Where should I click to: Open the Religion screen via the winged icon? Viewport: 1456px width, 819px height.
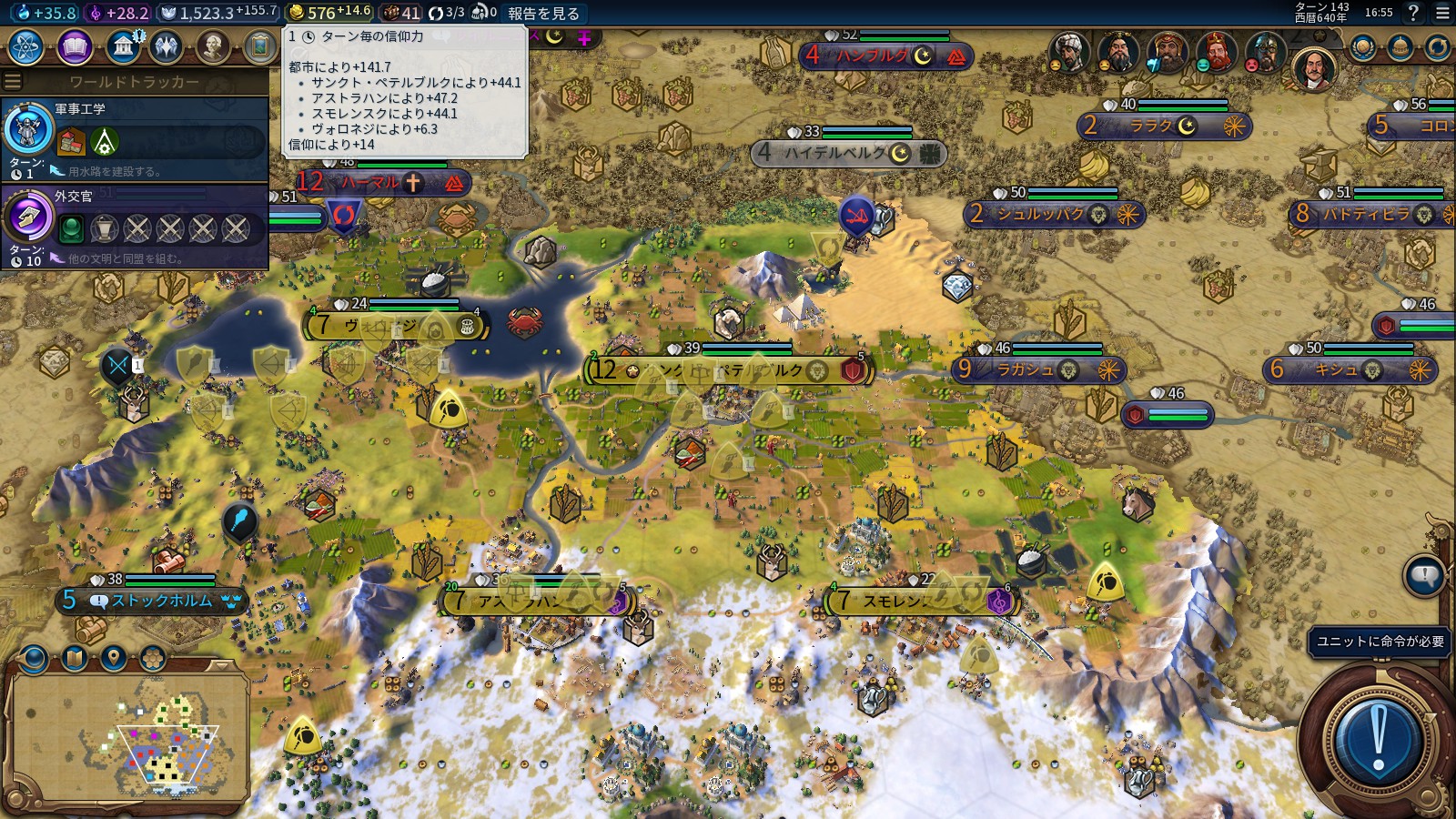tap(166, 45)
